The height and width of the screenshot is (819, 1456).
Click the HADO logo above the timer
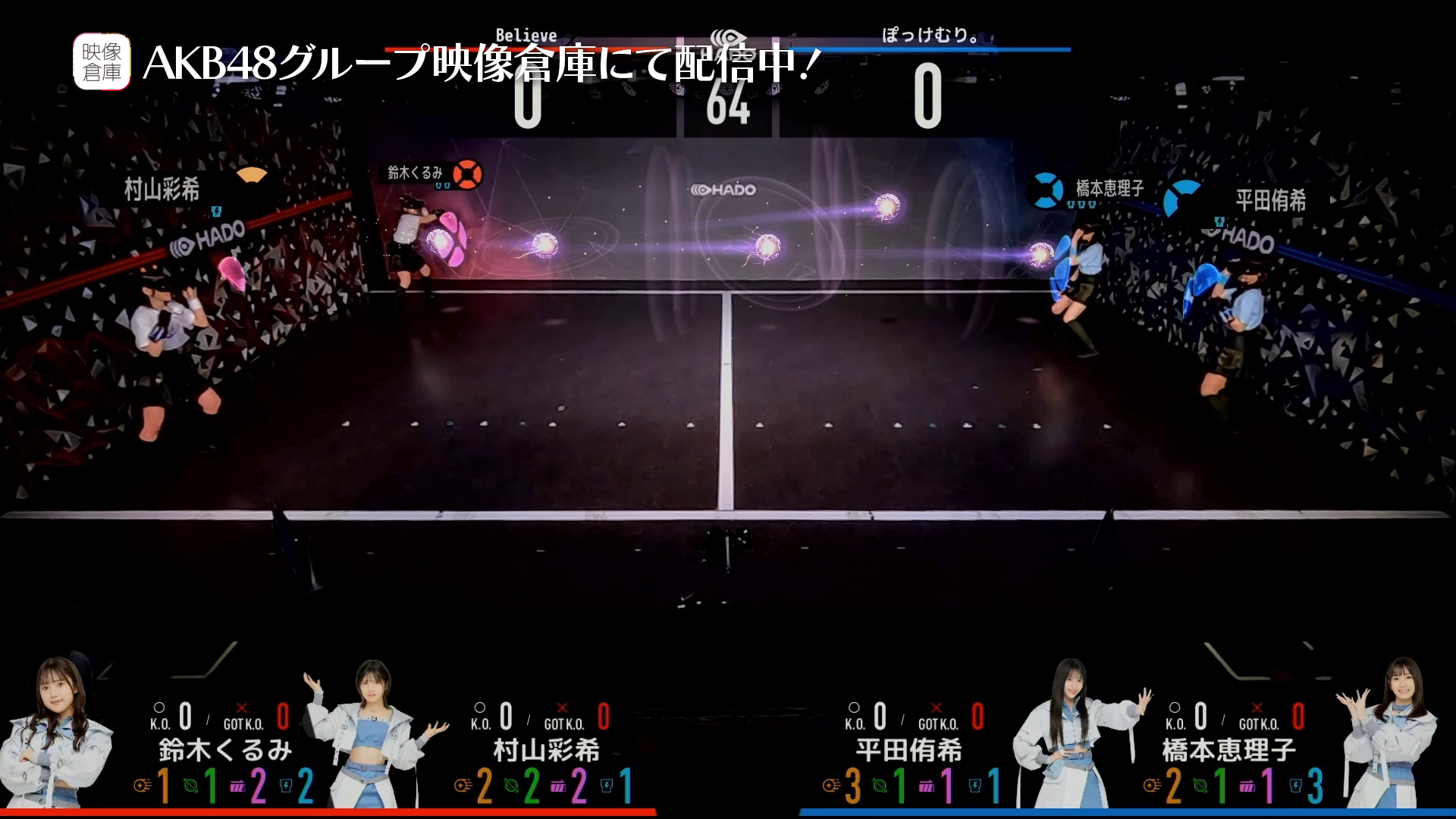(x=728, y=39)
